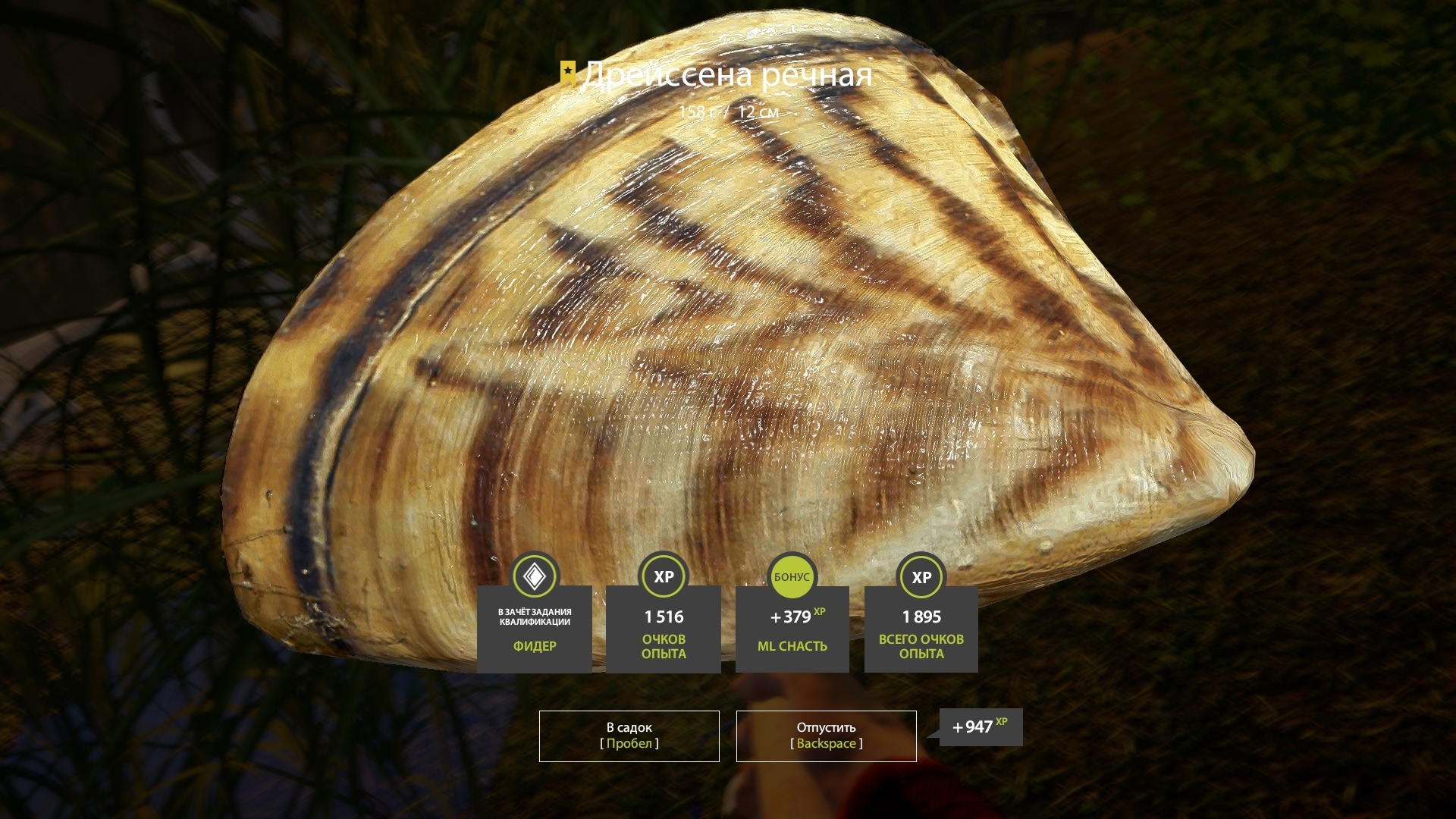Release the catch with Отпустить
The image size is (1456, 819).
826,736
